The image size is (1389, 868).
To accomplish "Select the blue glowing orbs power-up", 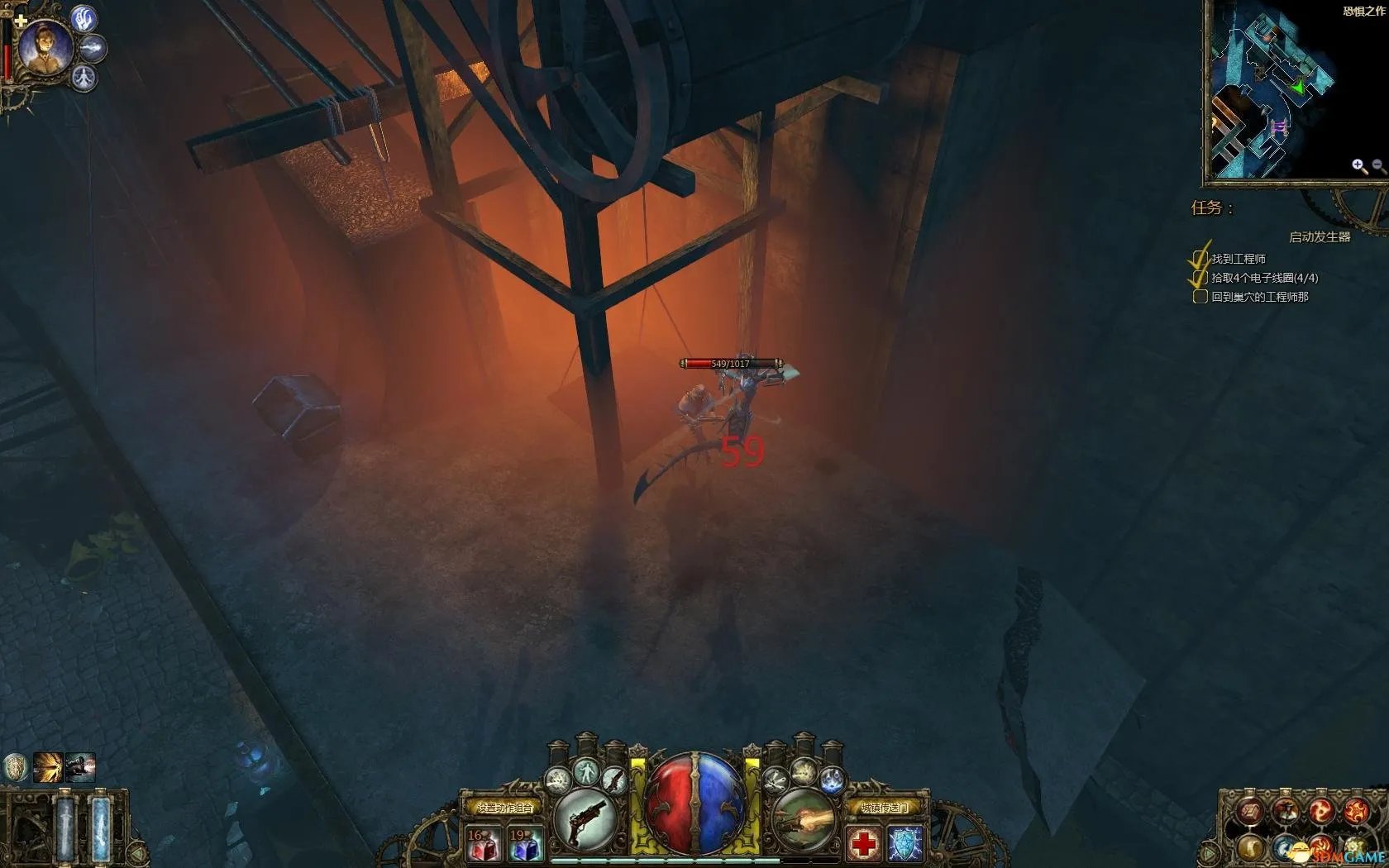I will point(831,779).
